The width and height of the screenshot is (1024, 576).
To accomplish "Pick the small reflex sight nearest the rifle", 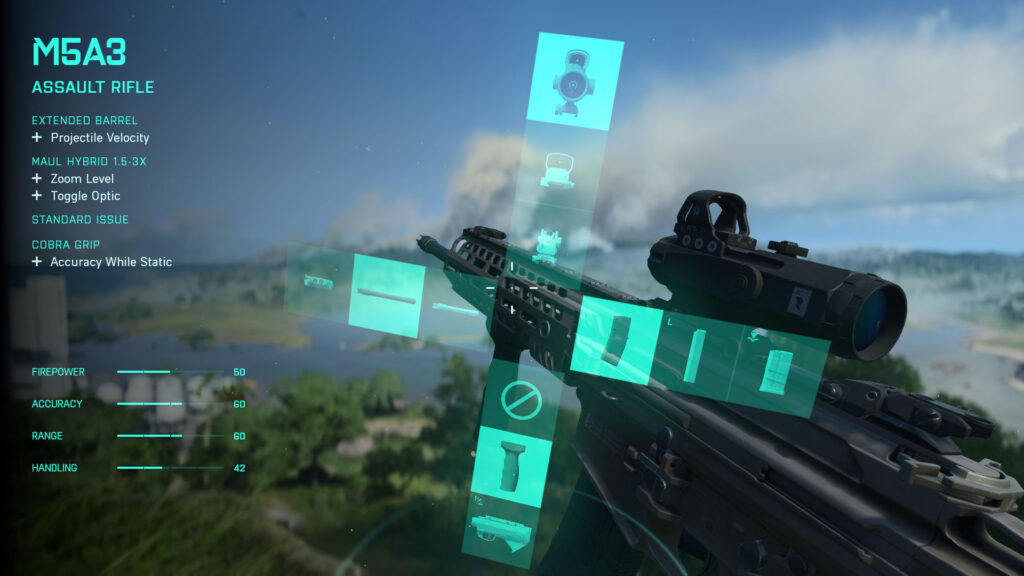I will (547, 243).
